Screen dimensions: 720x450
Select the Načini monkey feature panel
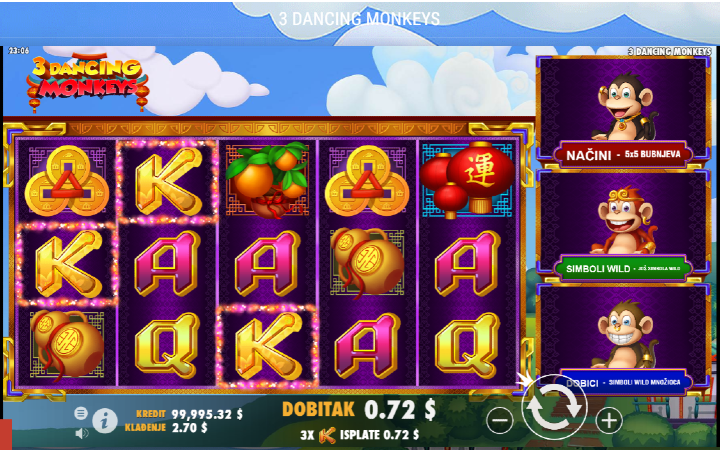(x=625, y=112)
